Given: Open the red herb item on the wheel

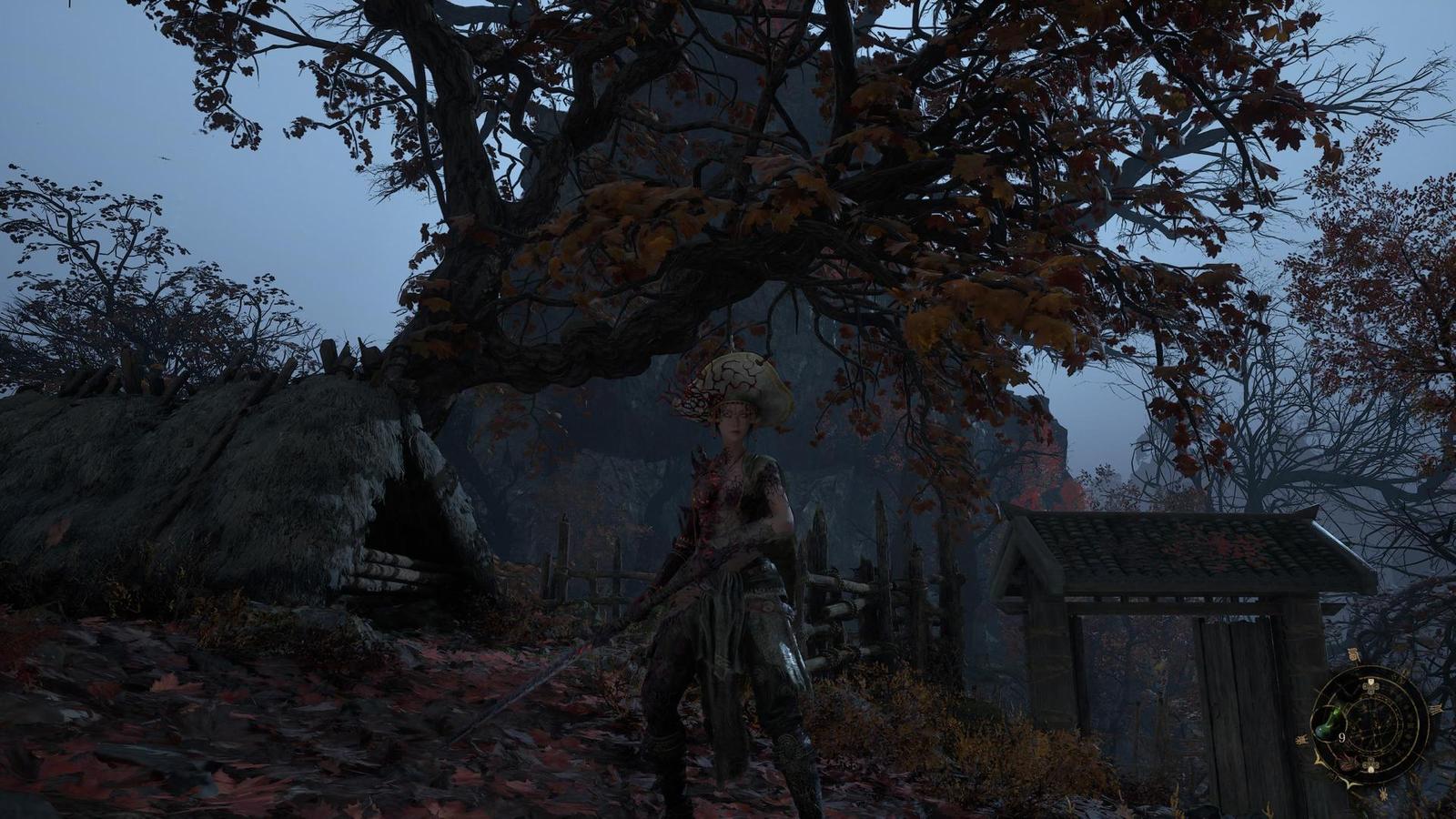Looking at the screenshot, I should click(x=1345, y=763).
